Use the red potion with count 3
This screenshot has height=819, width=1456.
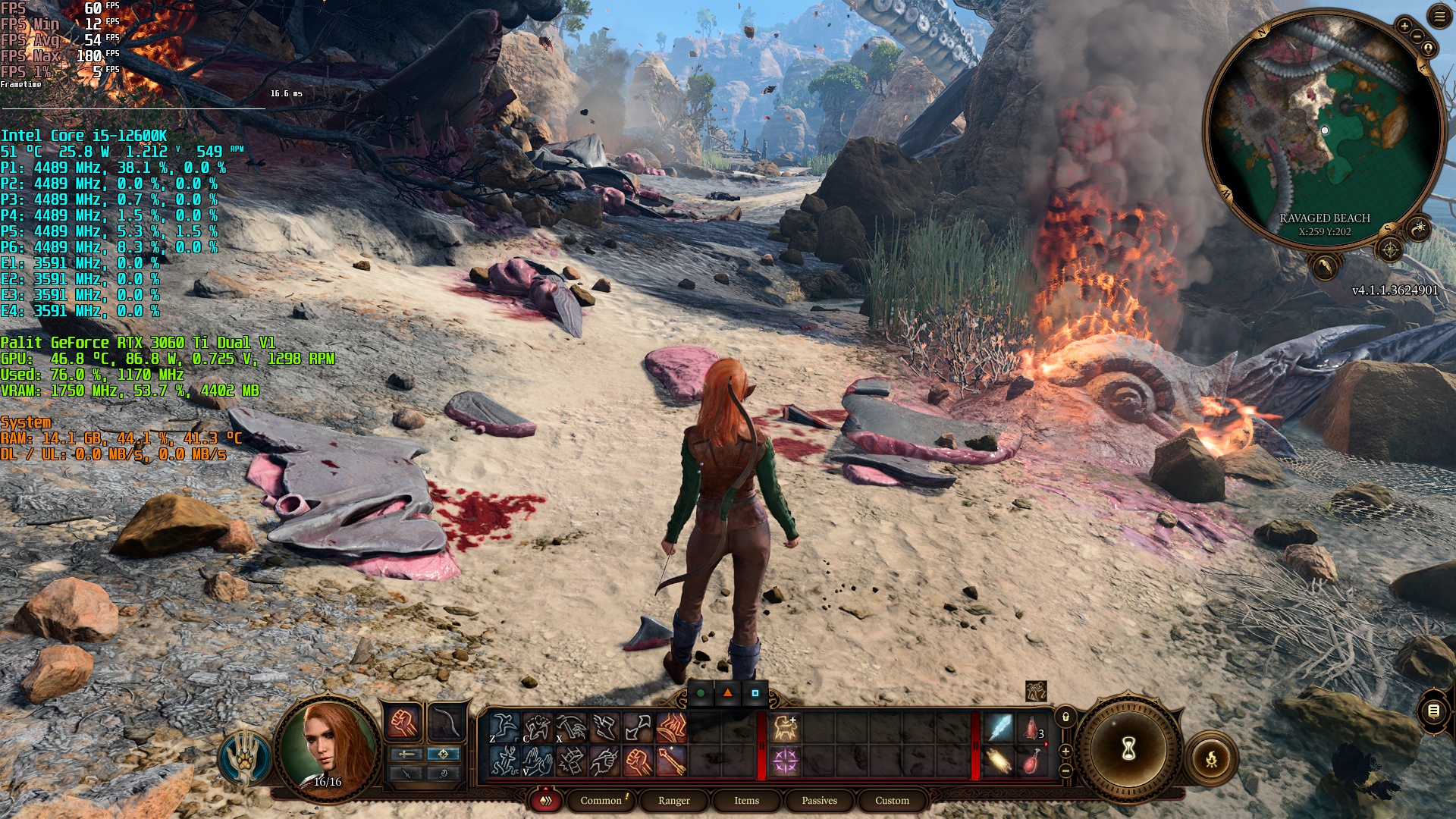click(x=1032, y=728)
